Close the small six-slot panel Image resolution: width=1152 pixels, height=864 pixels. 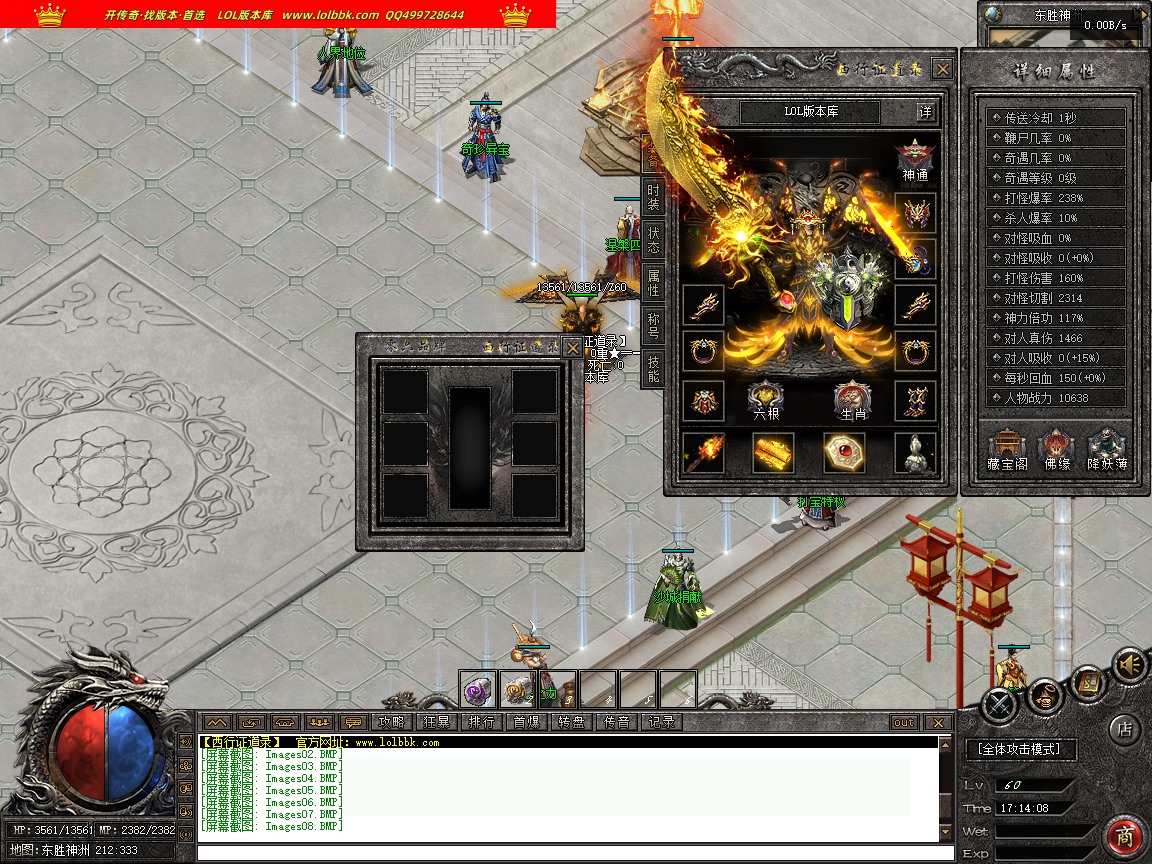click(x=571, y=347)
